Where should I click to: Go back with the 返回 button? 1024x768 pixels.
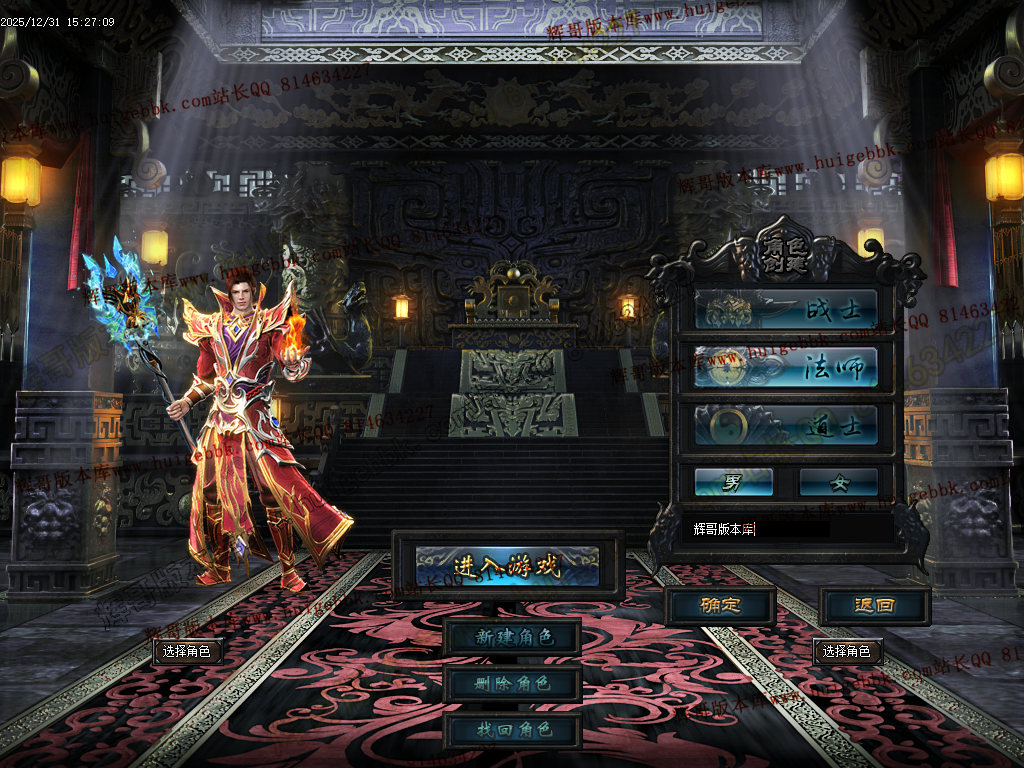click(x=875, y=605)
